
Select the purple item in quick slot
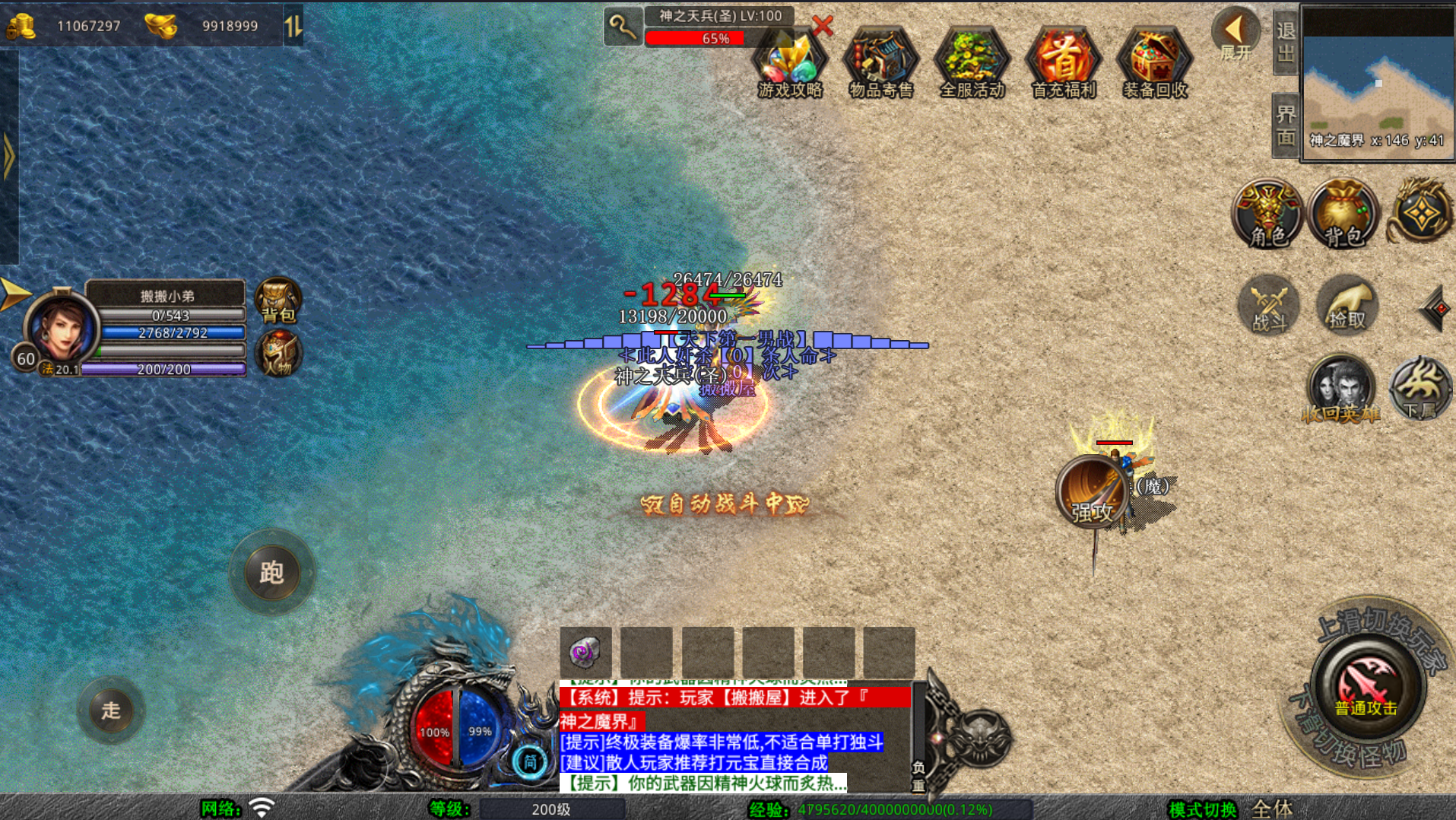click(585, 652)
